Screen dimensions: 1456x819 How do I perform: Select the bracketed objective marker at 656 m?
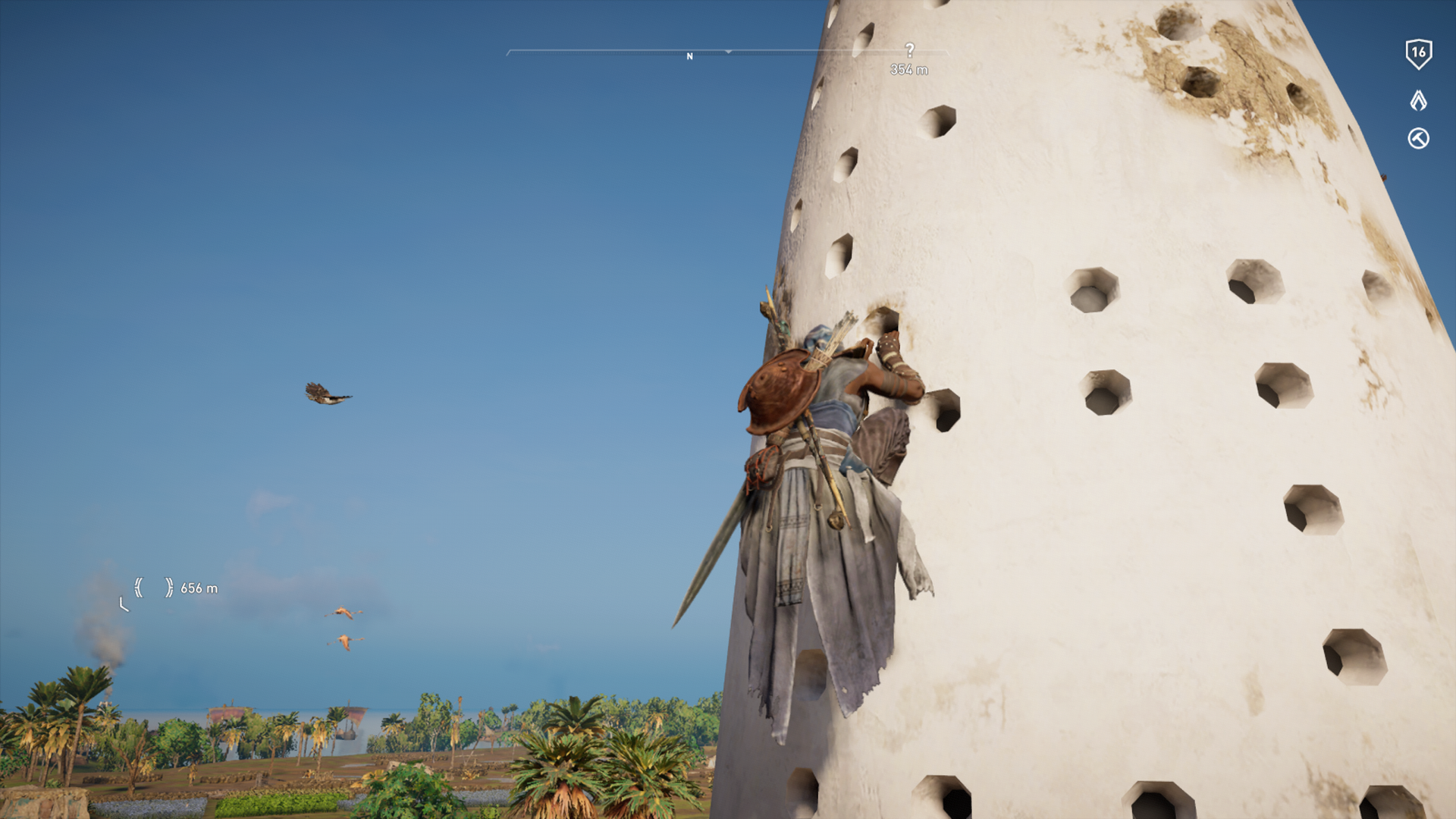[153, 588]
